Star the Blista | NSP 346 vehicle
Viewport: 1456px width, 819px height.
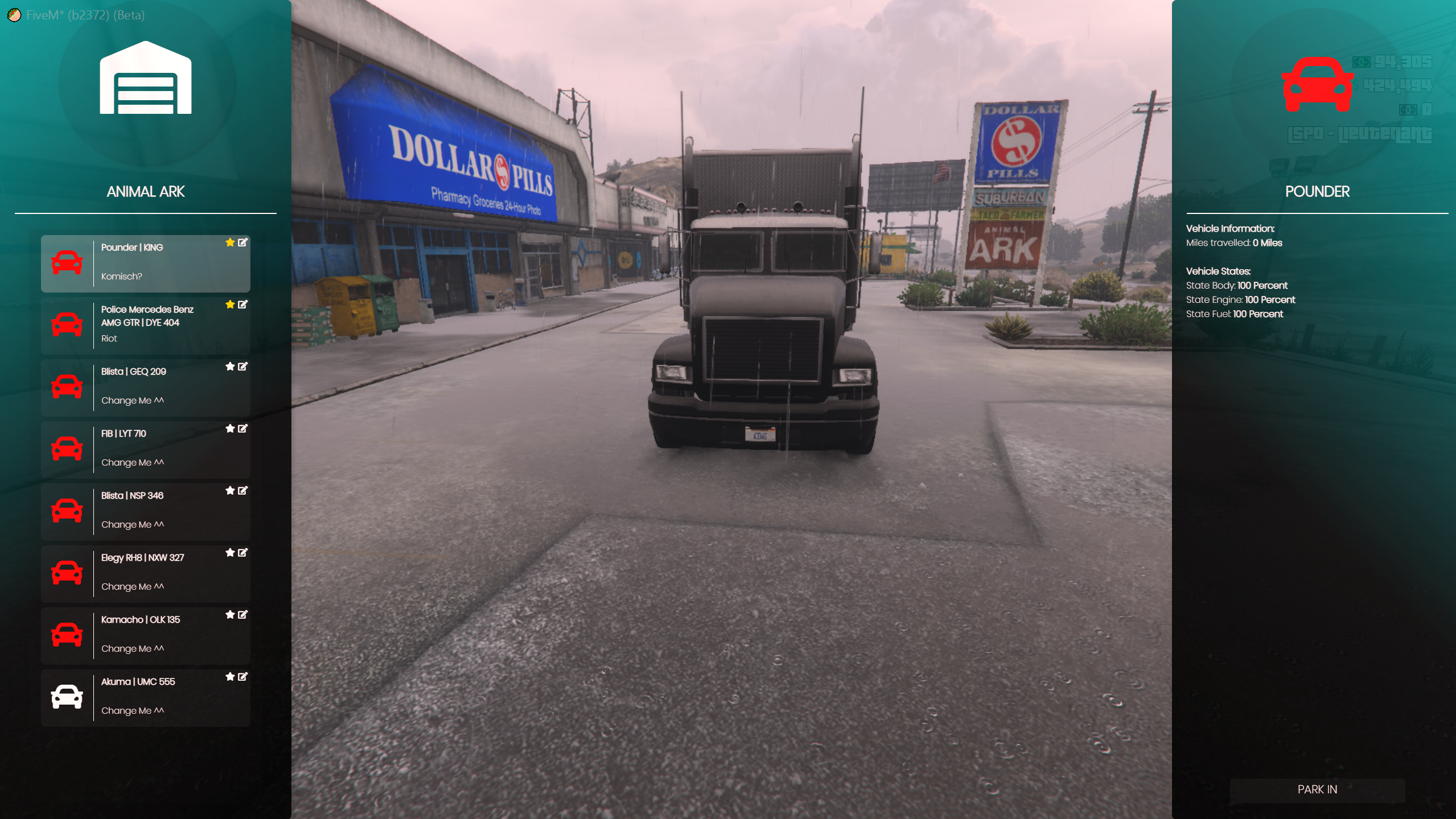[230, 491]
